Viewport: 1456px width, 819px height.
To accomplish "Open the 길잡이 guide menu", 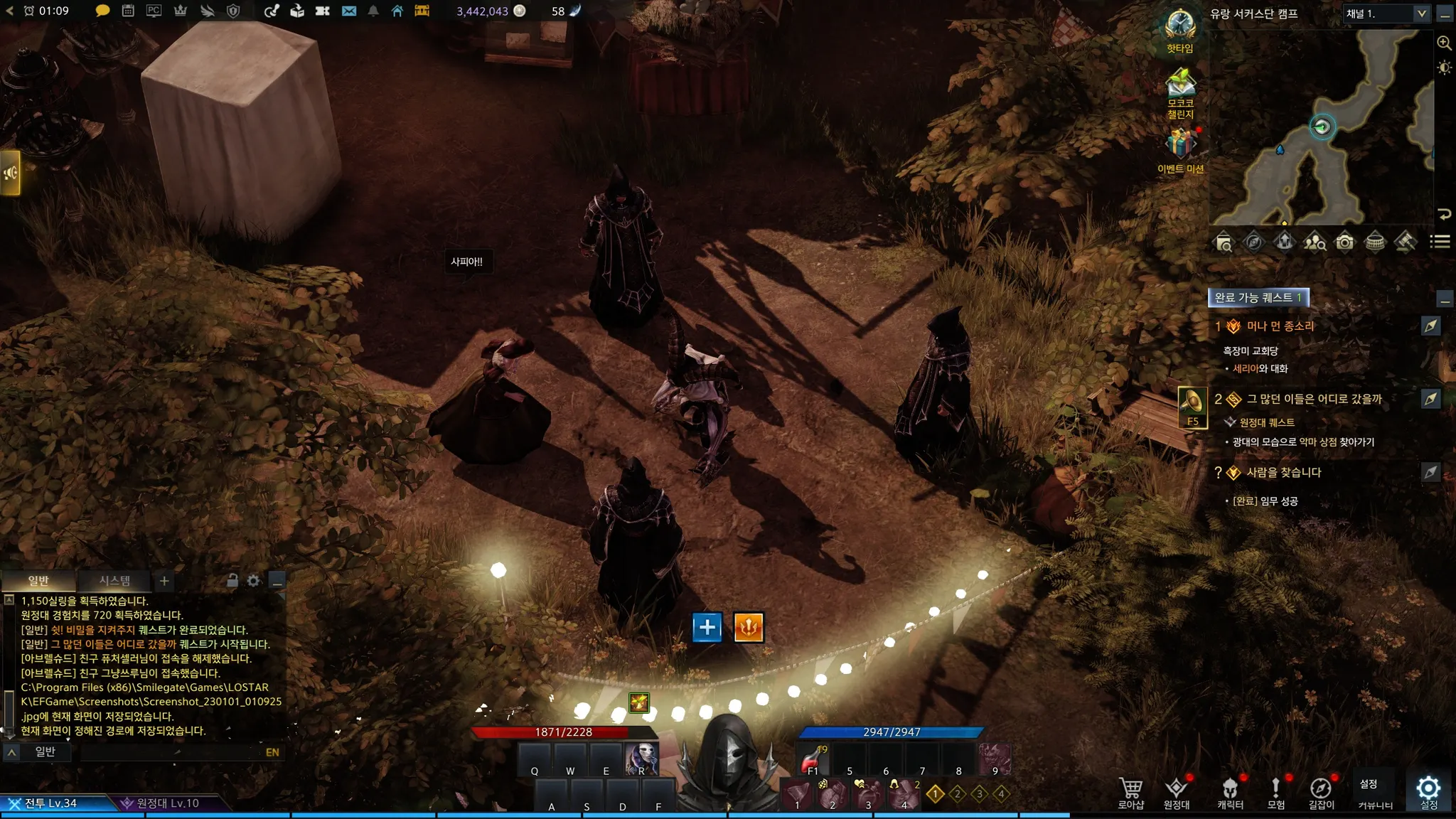I will pyautogui.click(x=1321, y=792).
